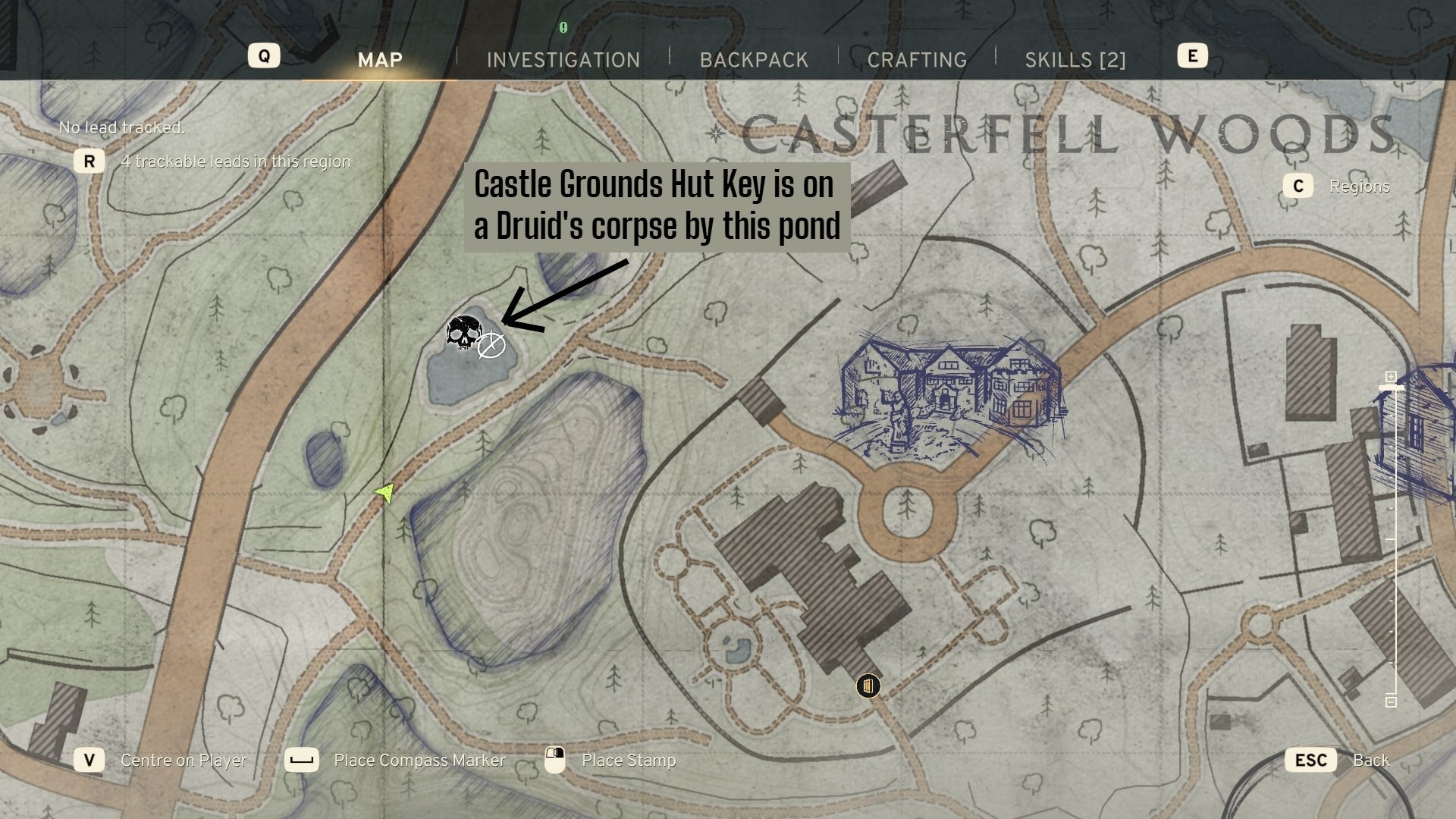The image size is (1456, 819).
Task: Click the minus at the zoom slider bottom
Action: point(1391,701)
